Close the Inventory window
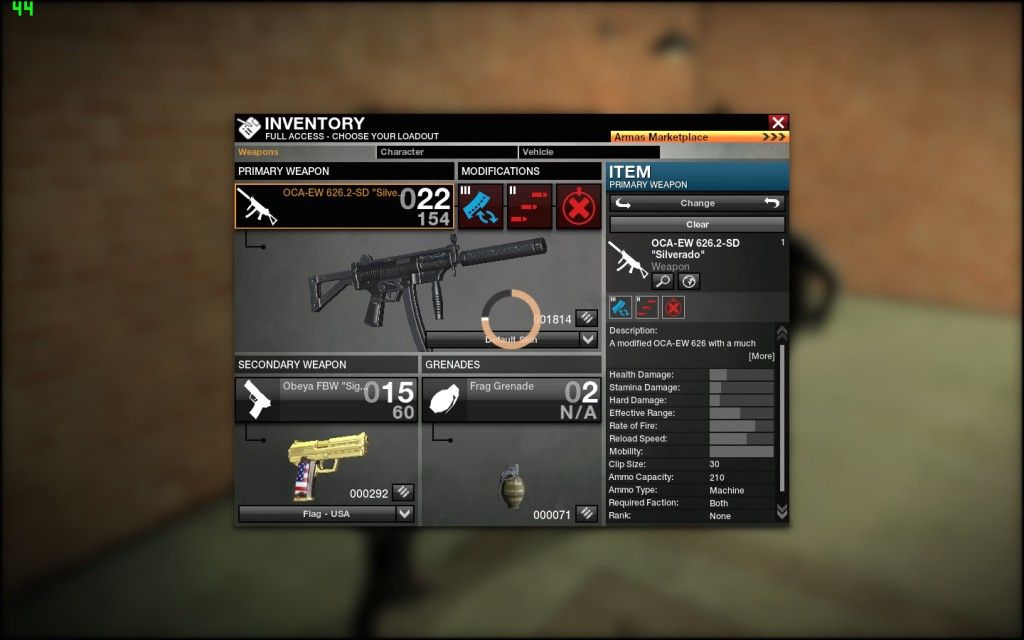 click(778, 122)
